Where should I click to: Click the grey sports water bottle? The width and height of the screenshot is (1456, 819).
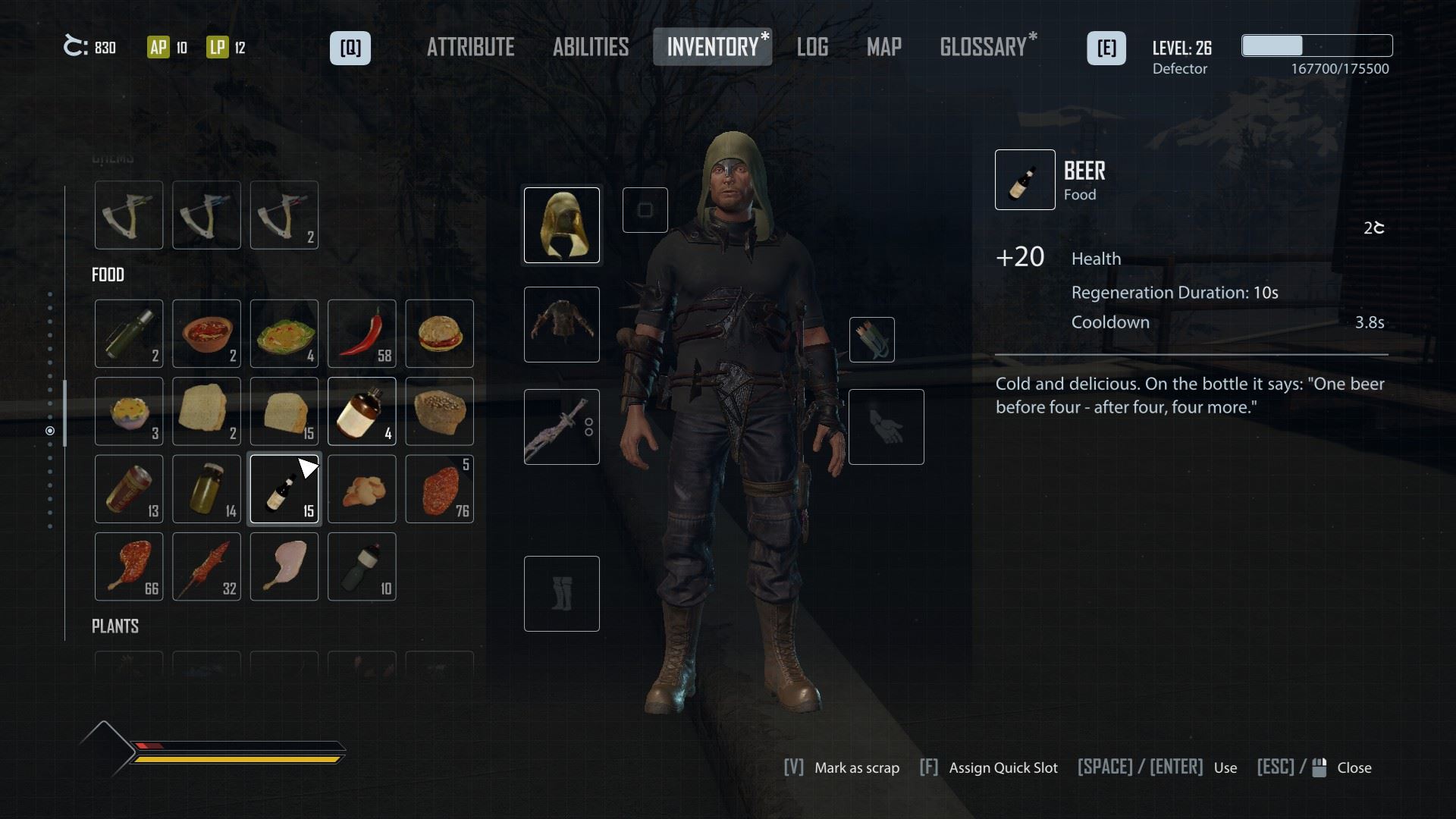(x=362, y=566)
